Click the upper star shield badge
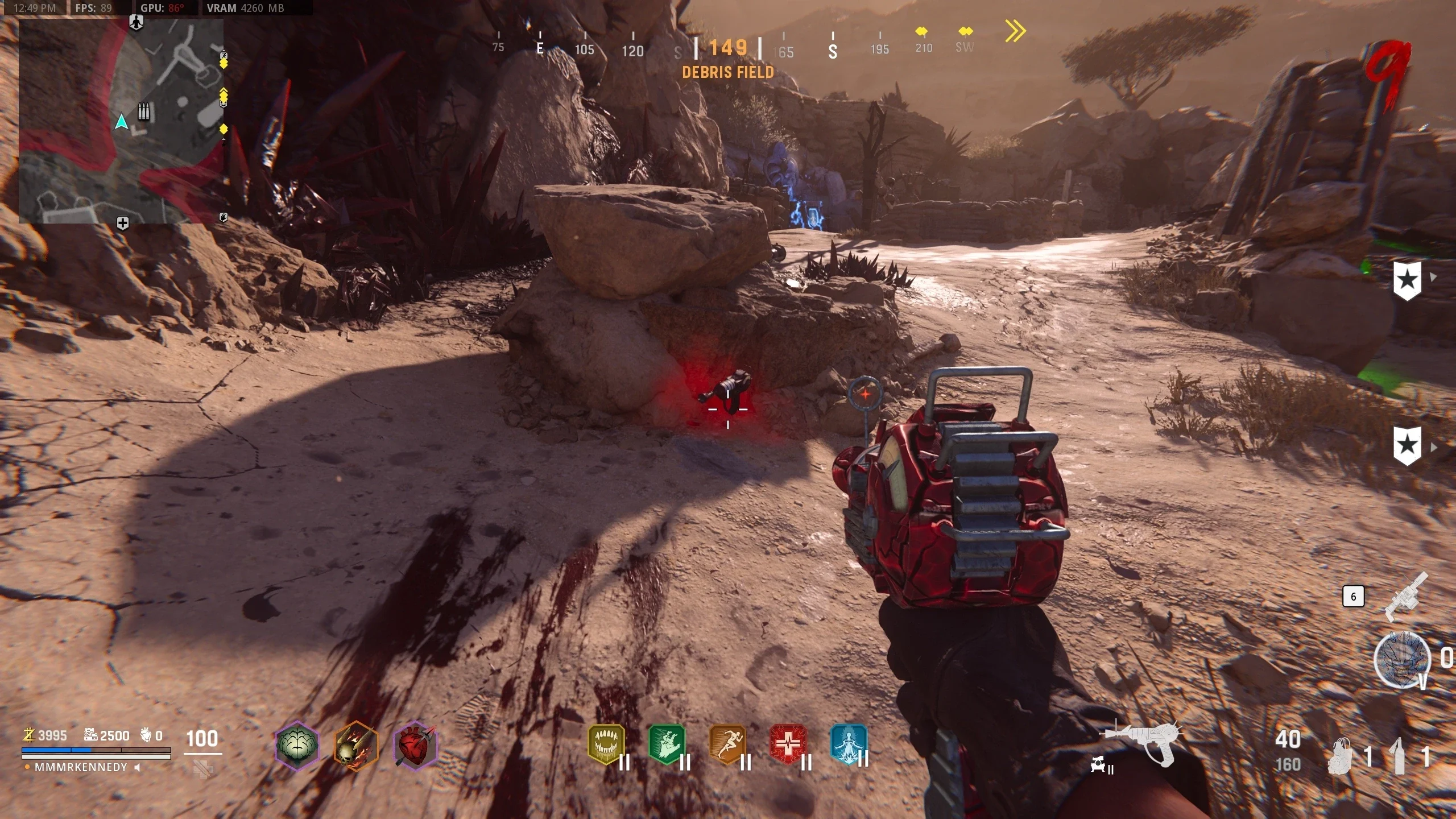The height and width of the screenshot is (819, 1456). tap(1407, 280)
